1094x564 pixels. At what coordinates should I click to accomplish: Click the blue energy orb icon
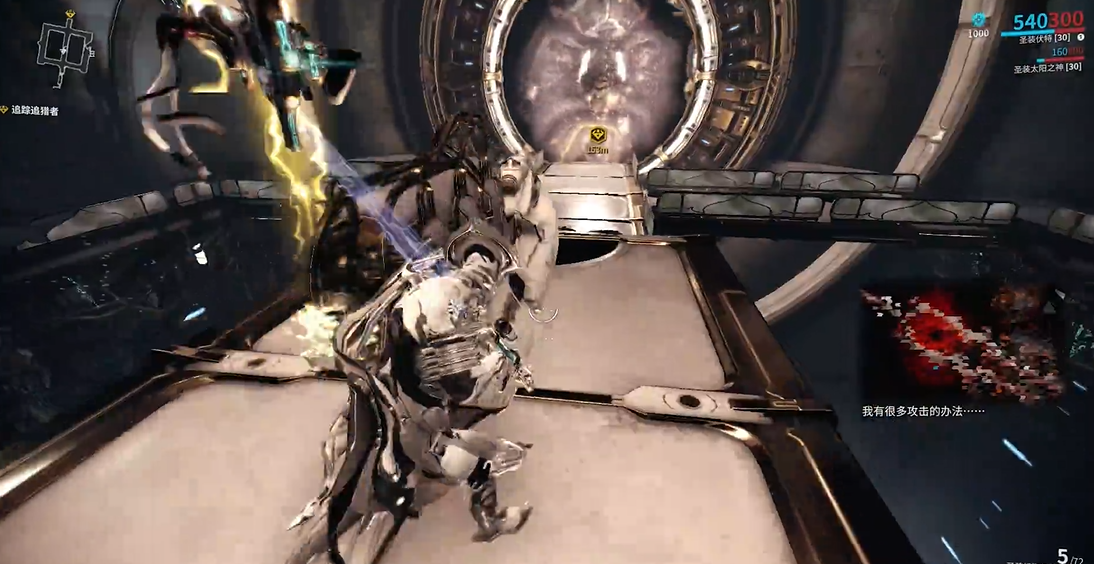[x=978, y=19]
